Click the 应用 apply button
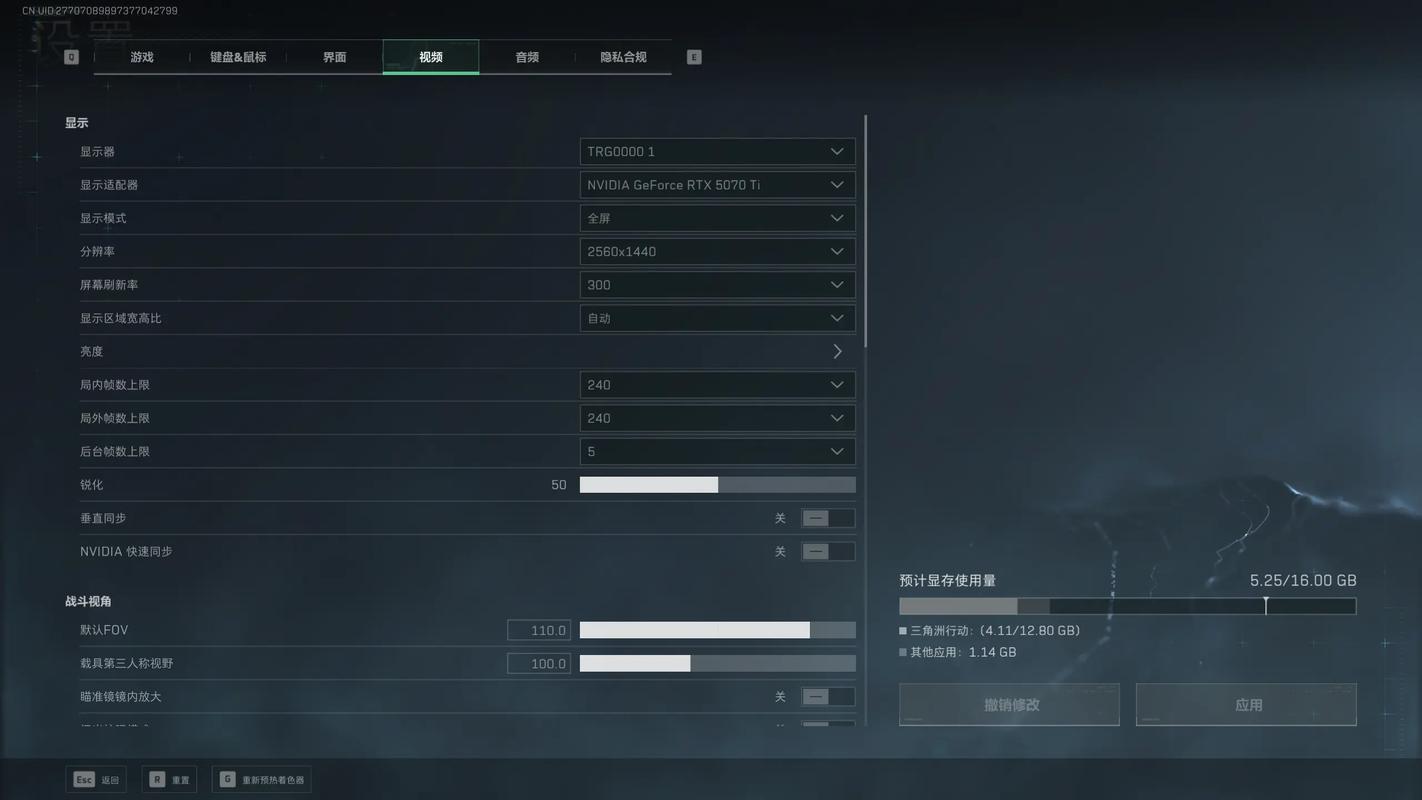Screen dimensions: 1422x800 point(1246,701)
